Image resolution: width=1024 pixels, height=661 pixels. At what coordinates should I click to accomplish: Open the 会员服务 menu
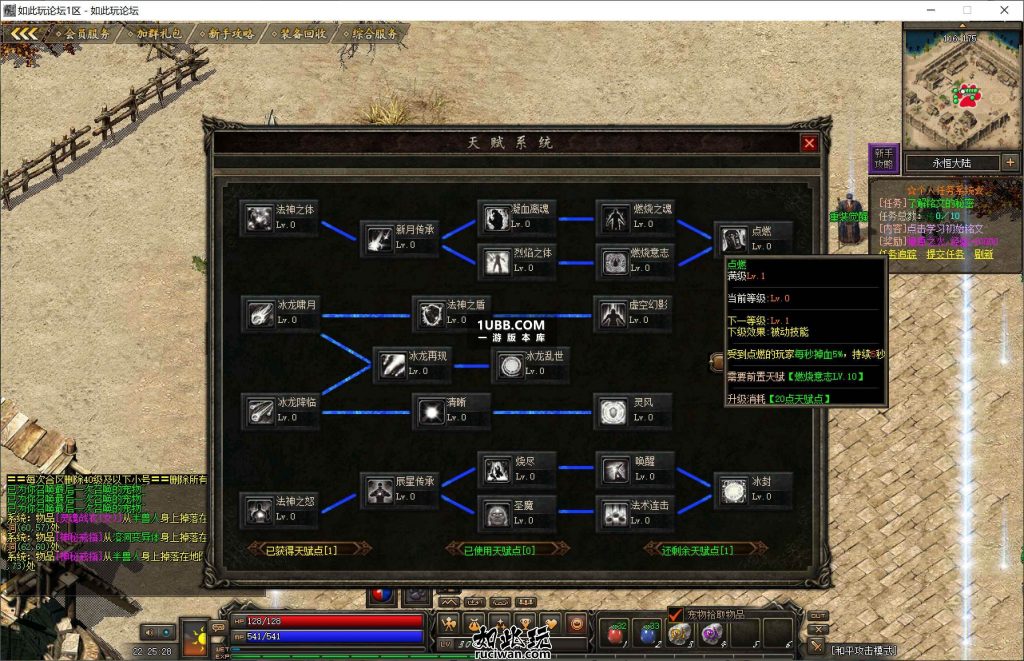(x=86, y=33)
